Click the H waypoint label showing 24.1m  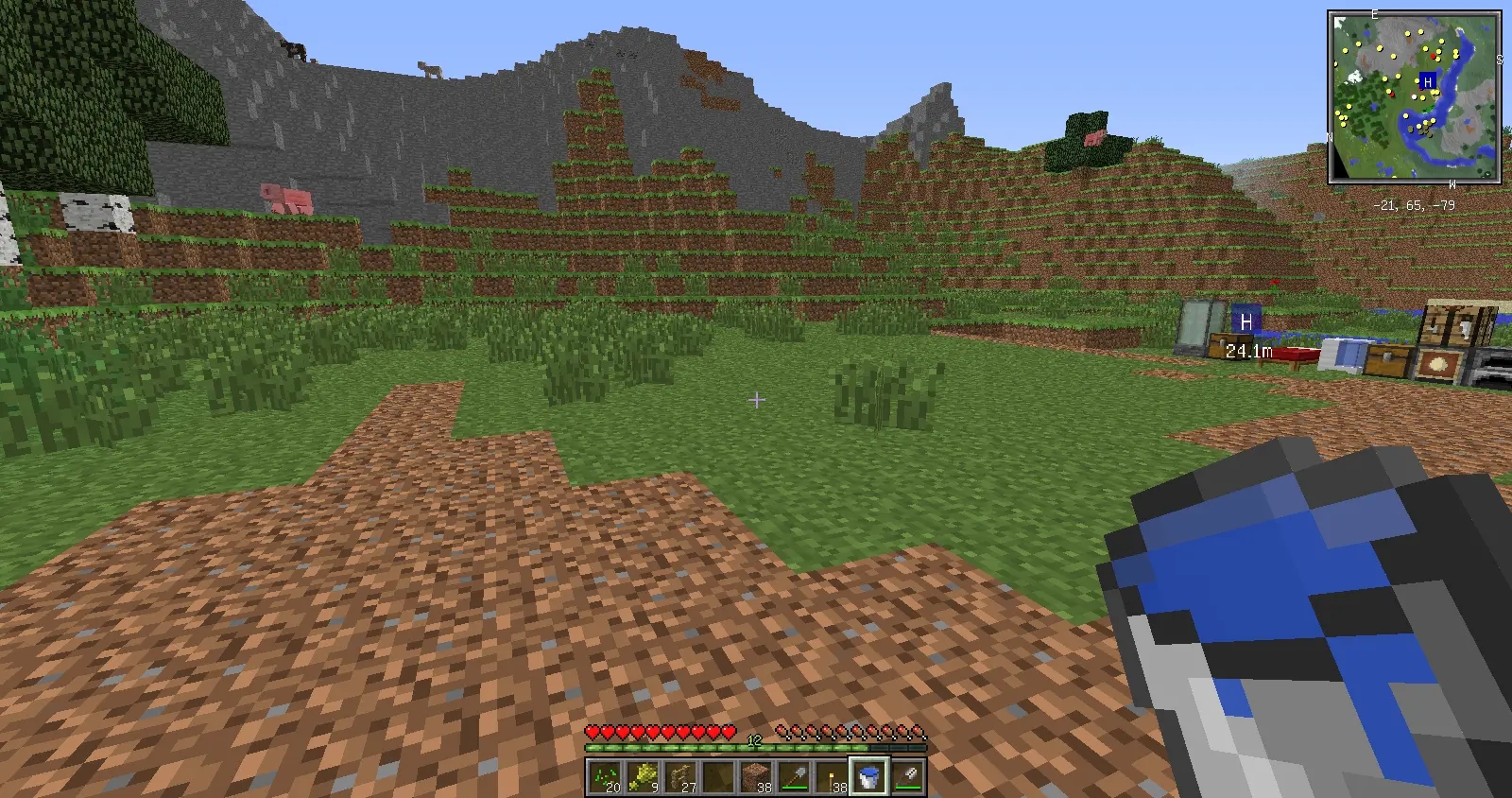click(1246, 322)
